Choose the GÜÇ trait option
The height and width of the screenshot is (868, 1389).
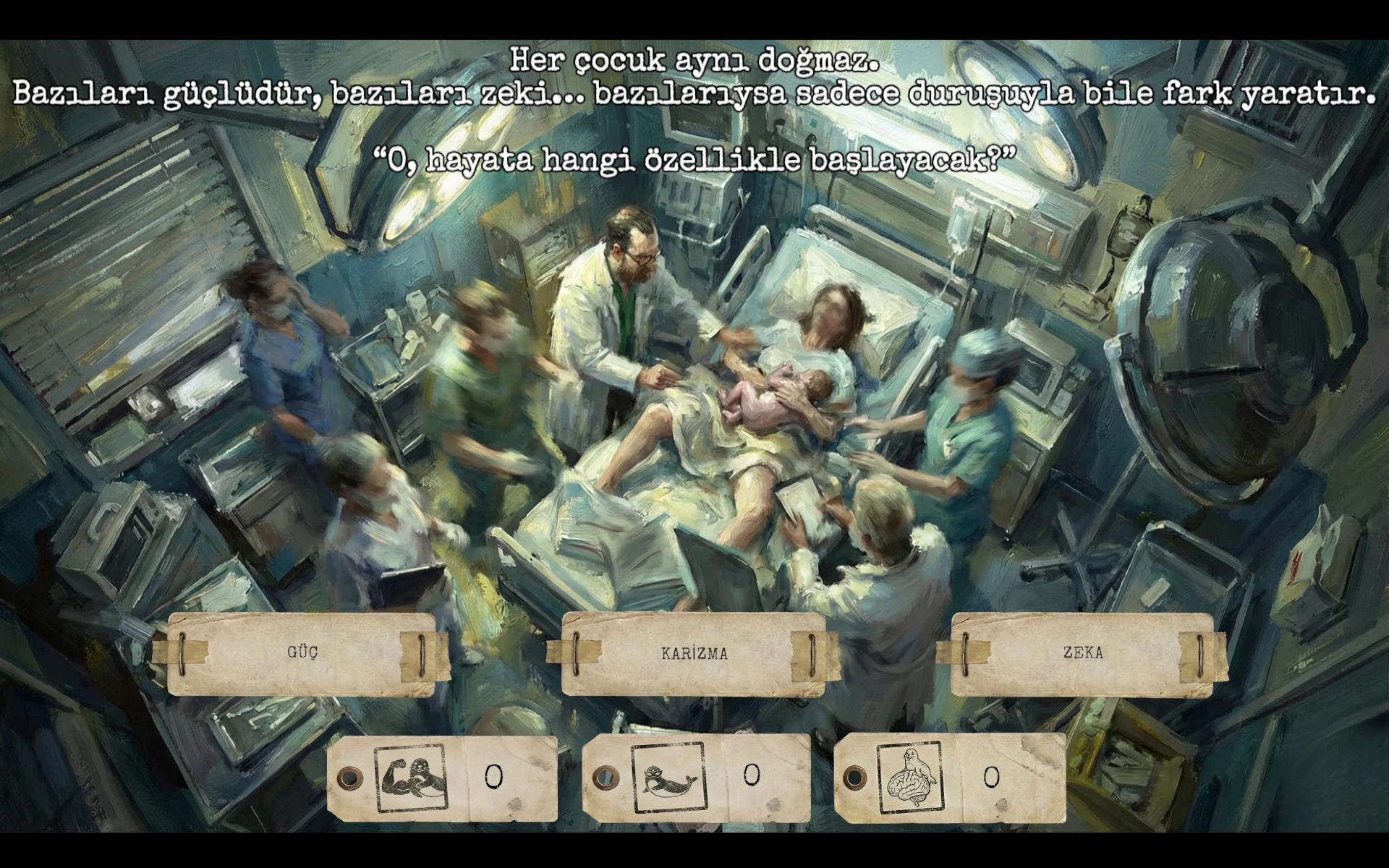[x=302, y=653]
